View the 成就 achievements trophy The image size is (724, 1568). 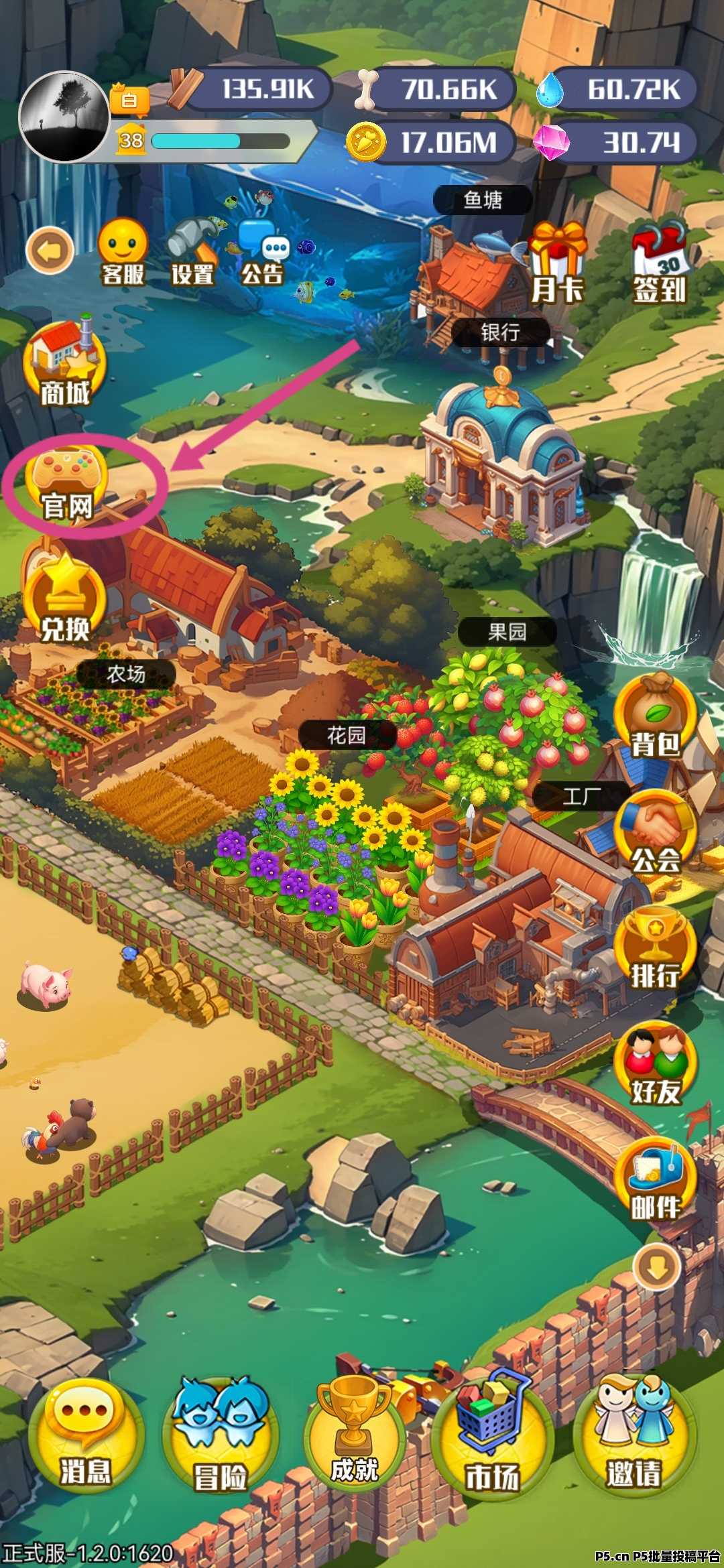pos(355,1435)
